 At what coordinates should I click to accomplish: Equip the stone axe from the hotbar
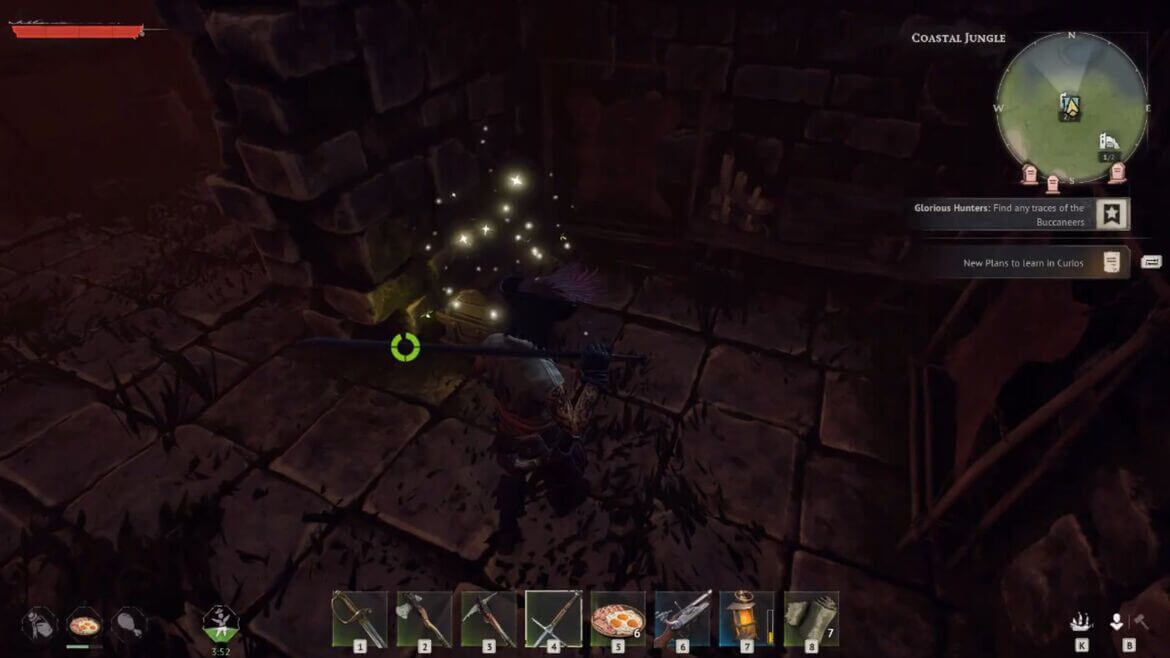[424, 619]
